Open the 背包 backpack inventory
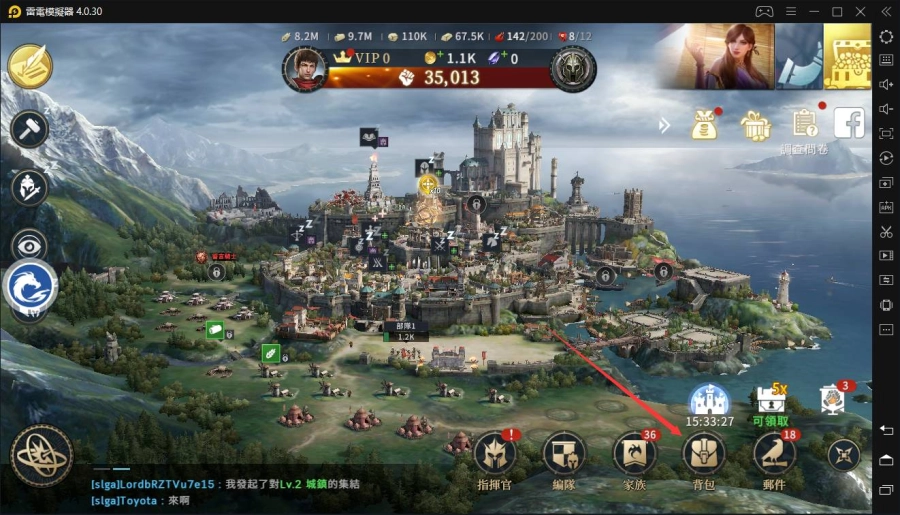Image resolution: width=900 pixels, height=515 pixels. coord(704,455)
